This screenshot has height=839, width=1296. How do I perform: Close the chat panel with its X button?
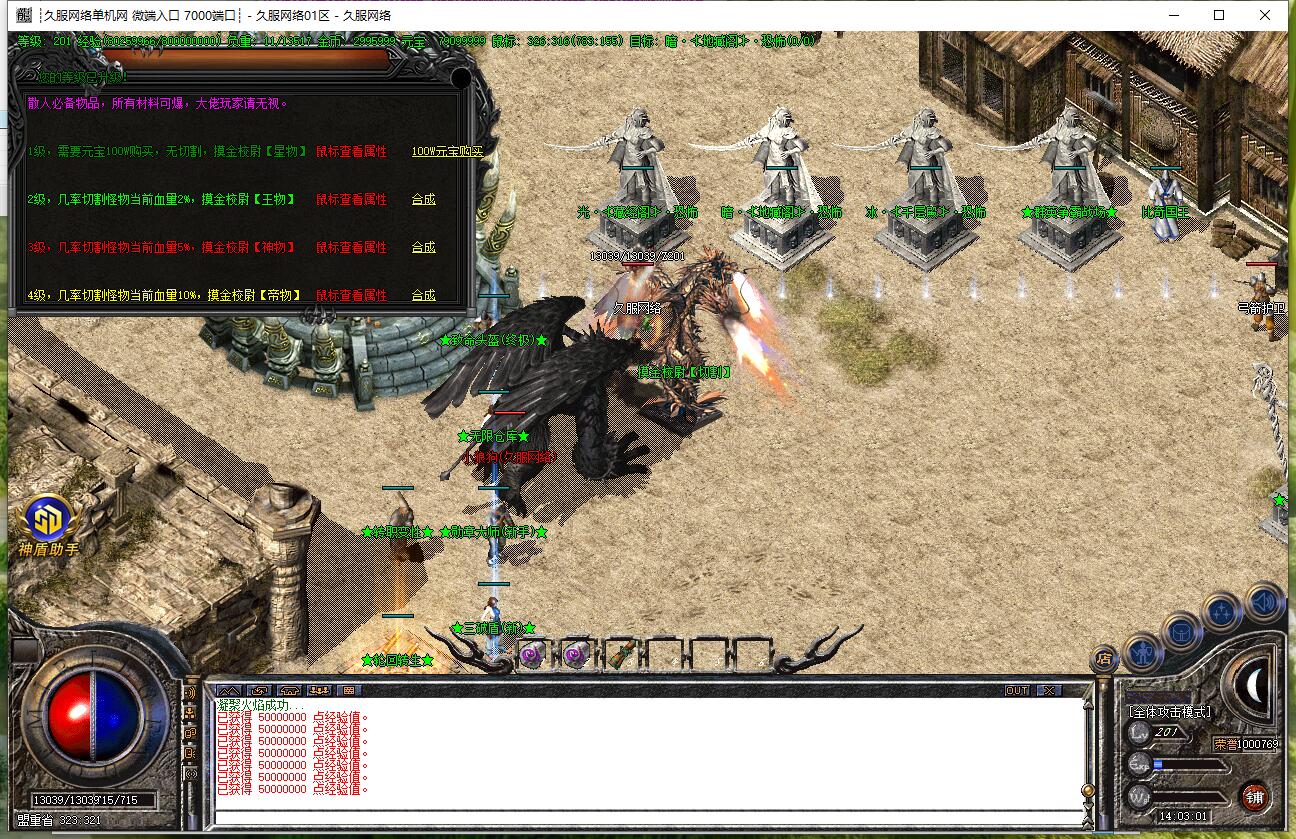click(x=1047, y=690)
